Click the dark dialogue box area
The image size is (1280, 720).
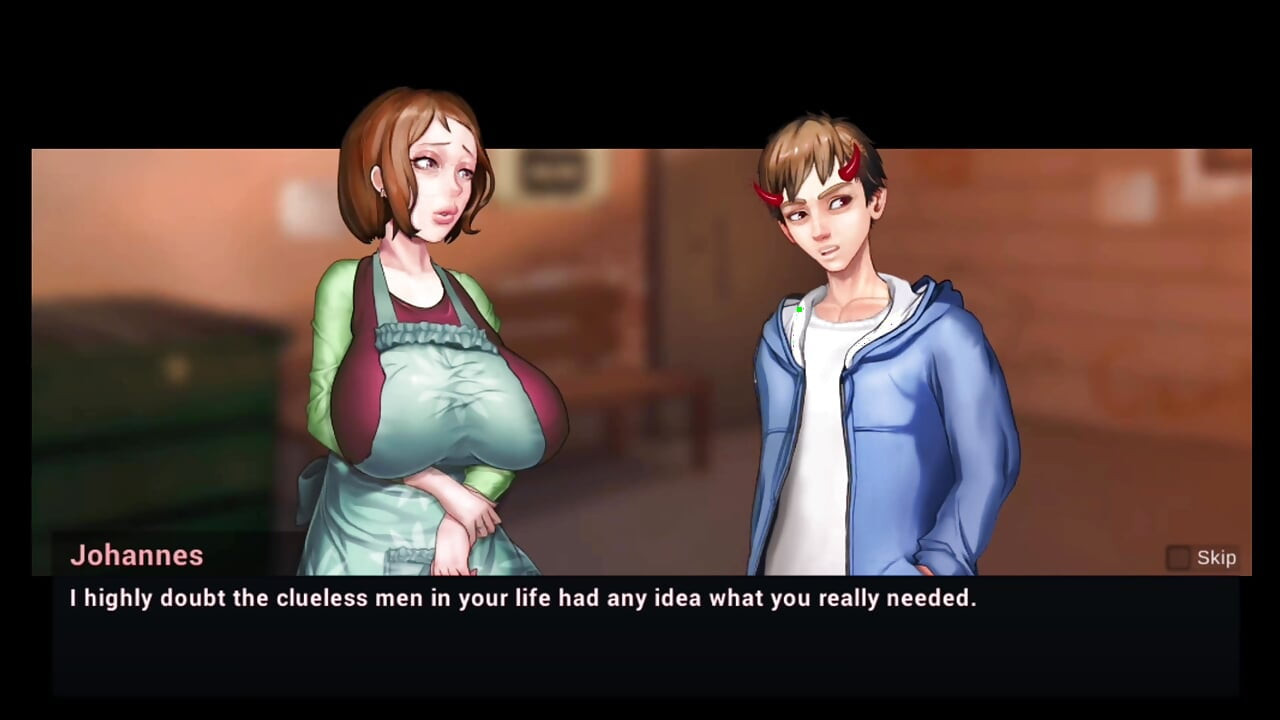click(640, 655)
